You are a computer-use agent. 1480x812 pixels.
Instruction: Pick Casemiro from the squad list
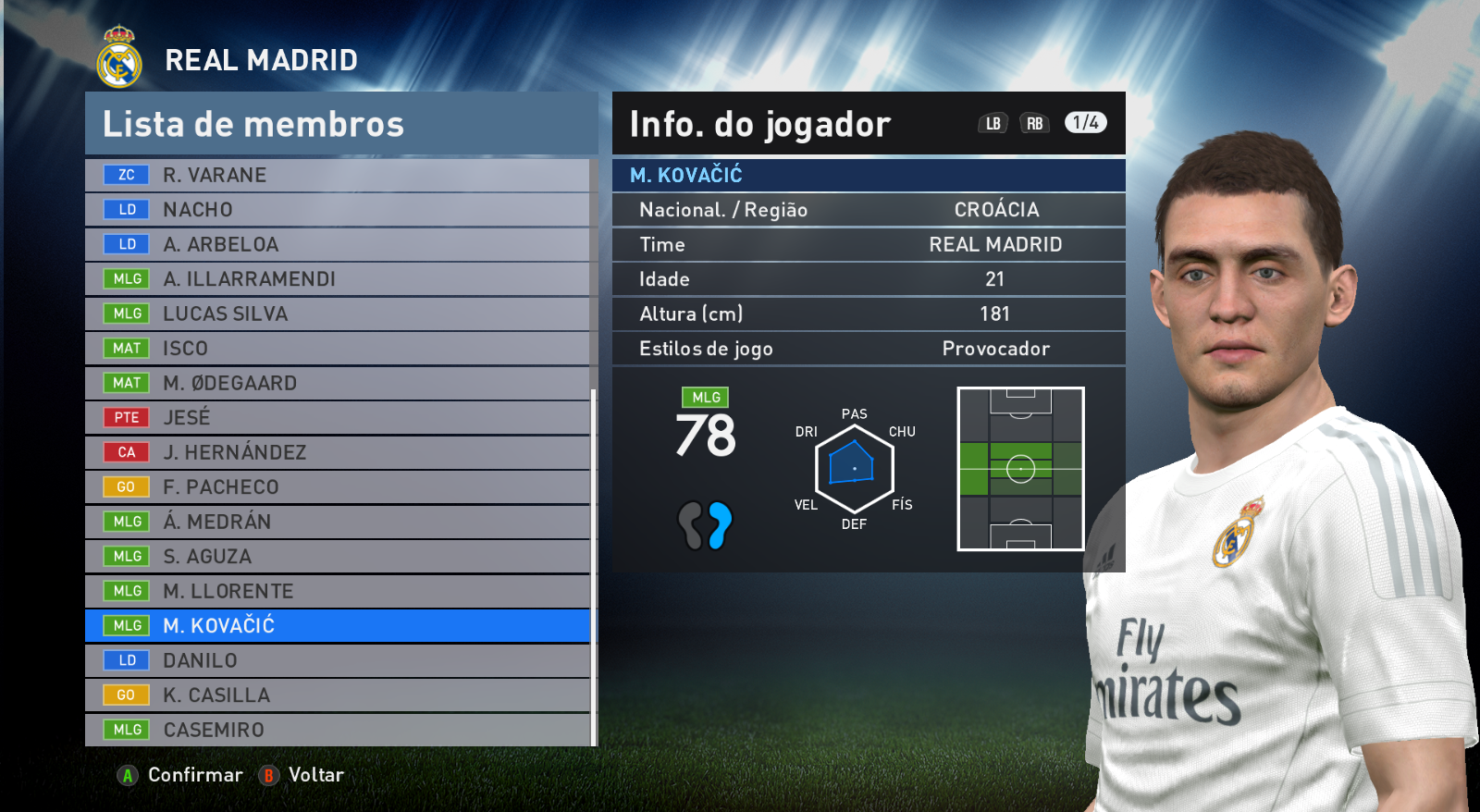click(338, 730)
